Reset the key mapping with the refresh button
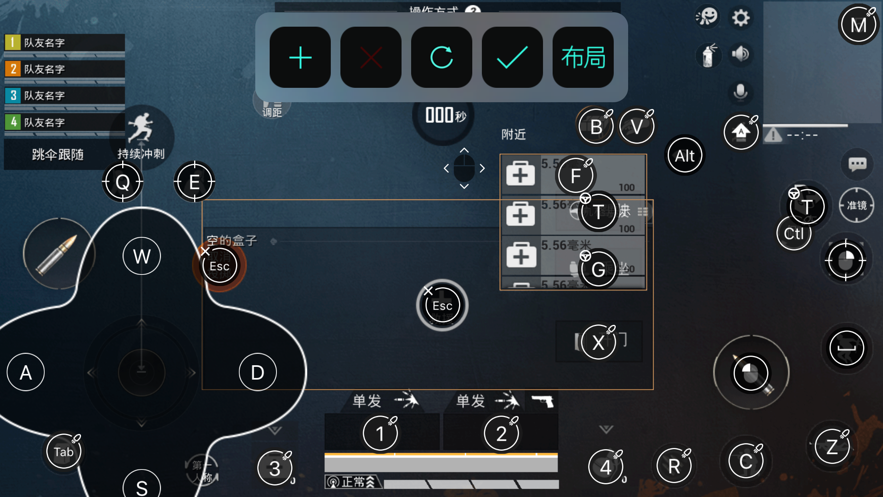Image resolution: width=883 pixels, height=497 pixels. pos(441,58)
